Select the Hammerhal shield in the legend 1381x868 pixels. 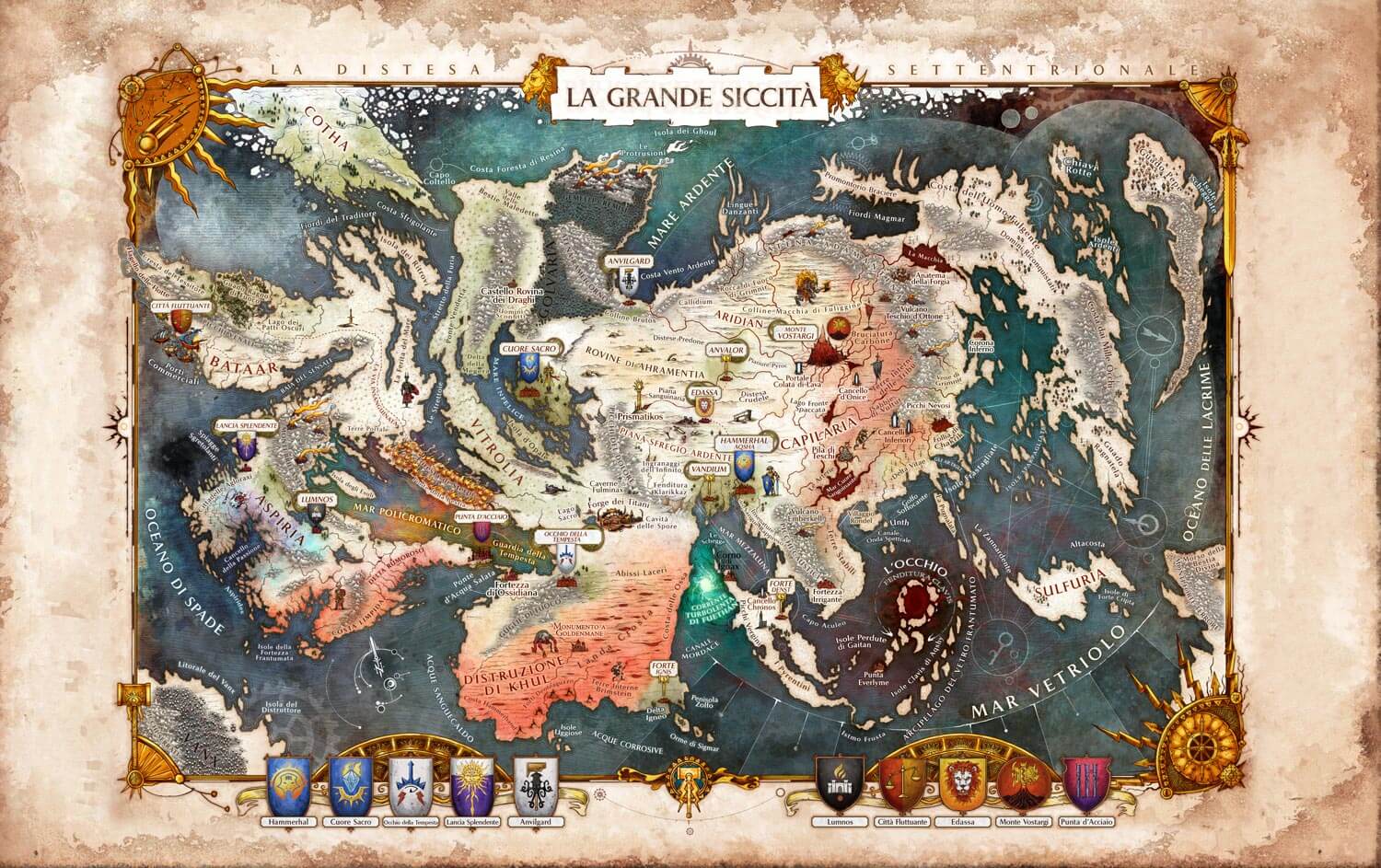click(x=288, y=785)
